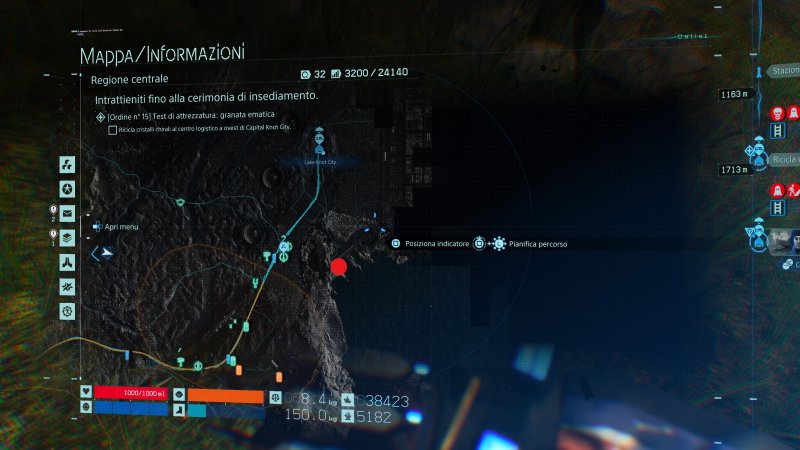Click the red cursor marker on the map

click(339, 266)
